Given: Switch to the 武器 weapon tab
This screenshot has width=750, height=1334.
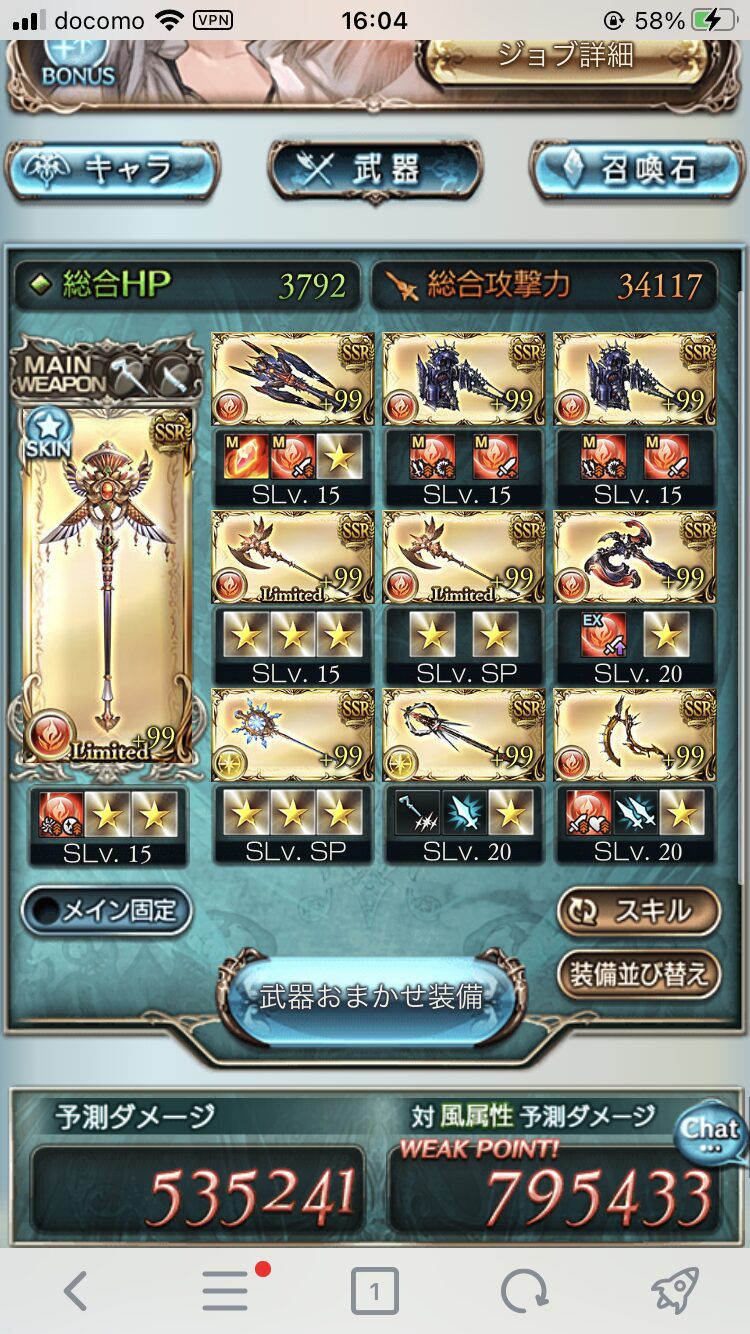Looking at the screenshot, I should coord(375,170).
